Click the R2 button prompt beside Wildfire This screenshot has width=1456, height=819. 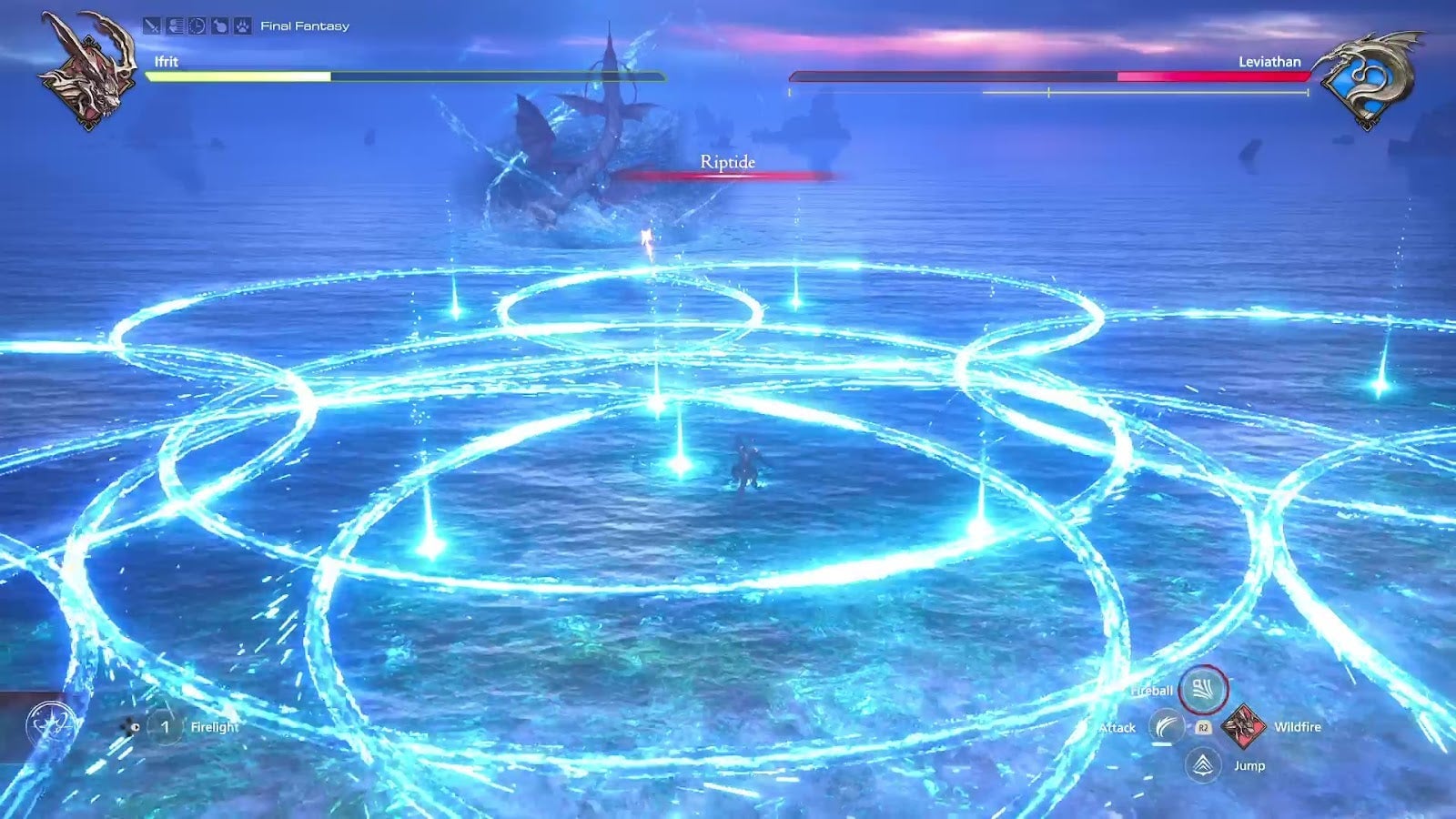coord(1204,727)
